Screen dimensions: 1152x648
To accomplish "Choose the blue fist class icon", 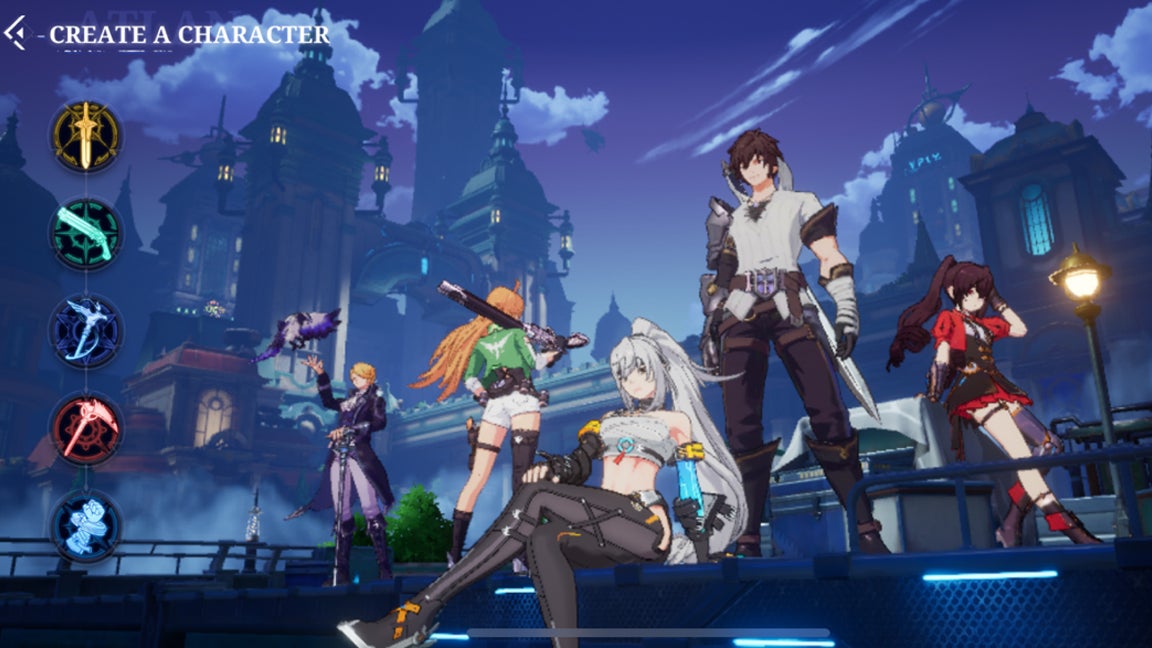I will click(86, 524).
